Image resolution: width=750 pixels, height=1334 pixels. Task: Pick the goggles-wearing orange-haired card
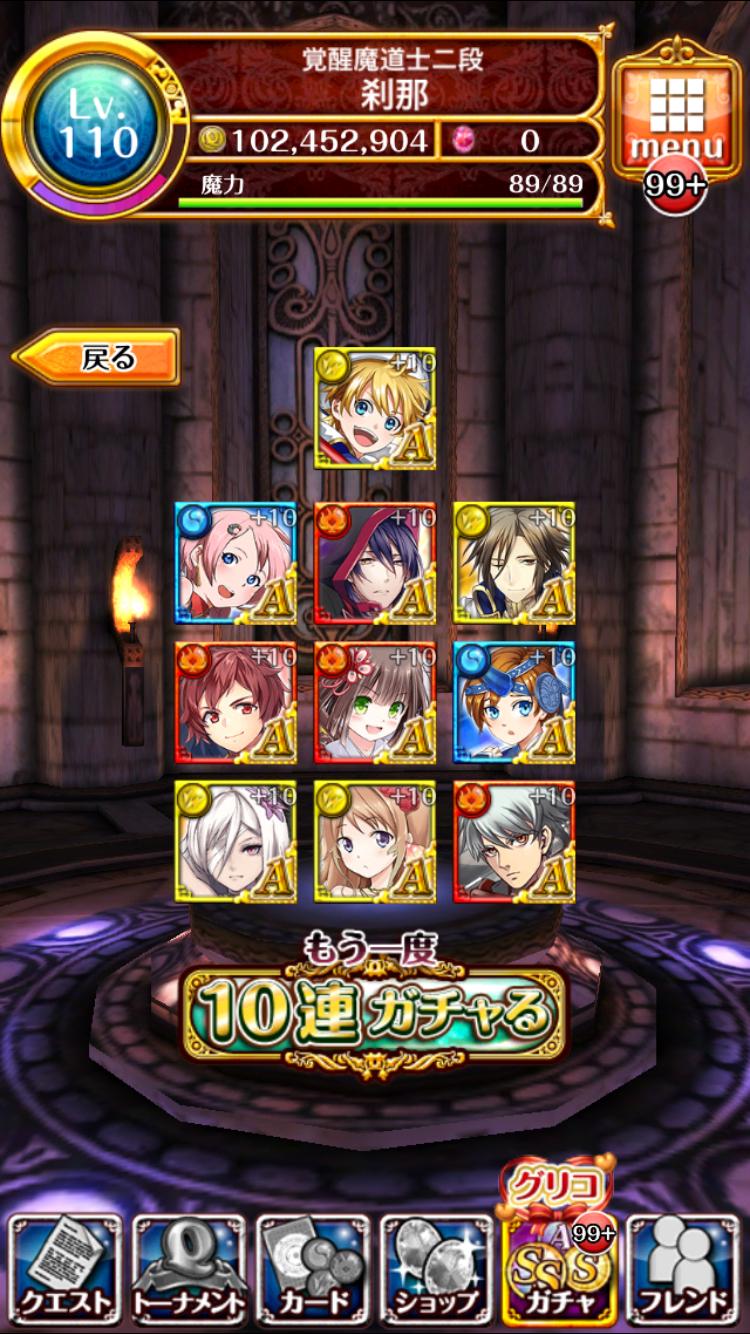point(514,702)
